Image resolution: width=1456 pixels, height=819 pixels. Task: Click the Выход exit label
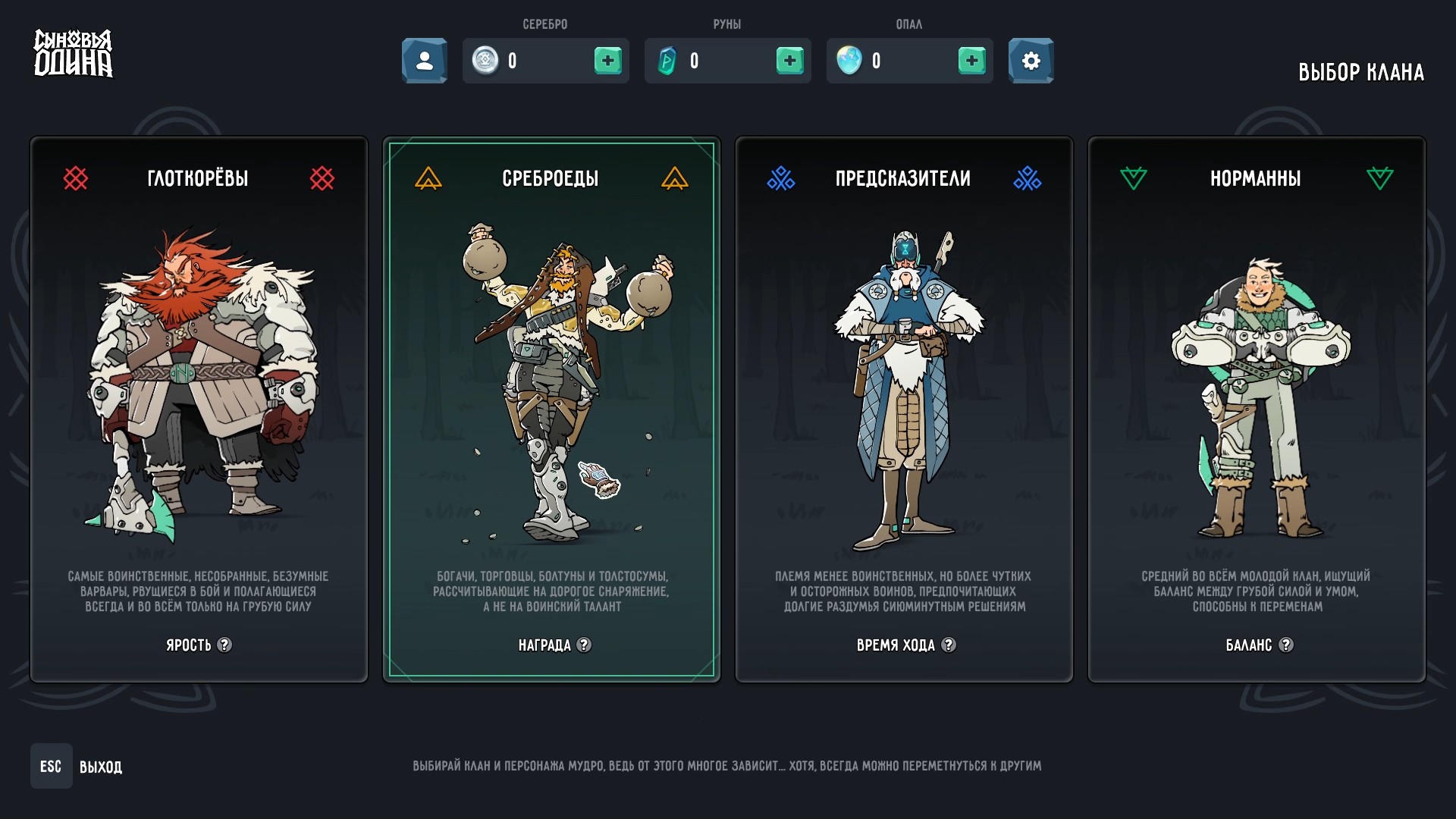(100, 767)
